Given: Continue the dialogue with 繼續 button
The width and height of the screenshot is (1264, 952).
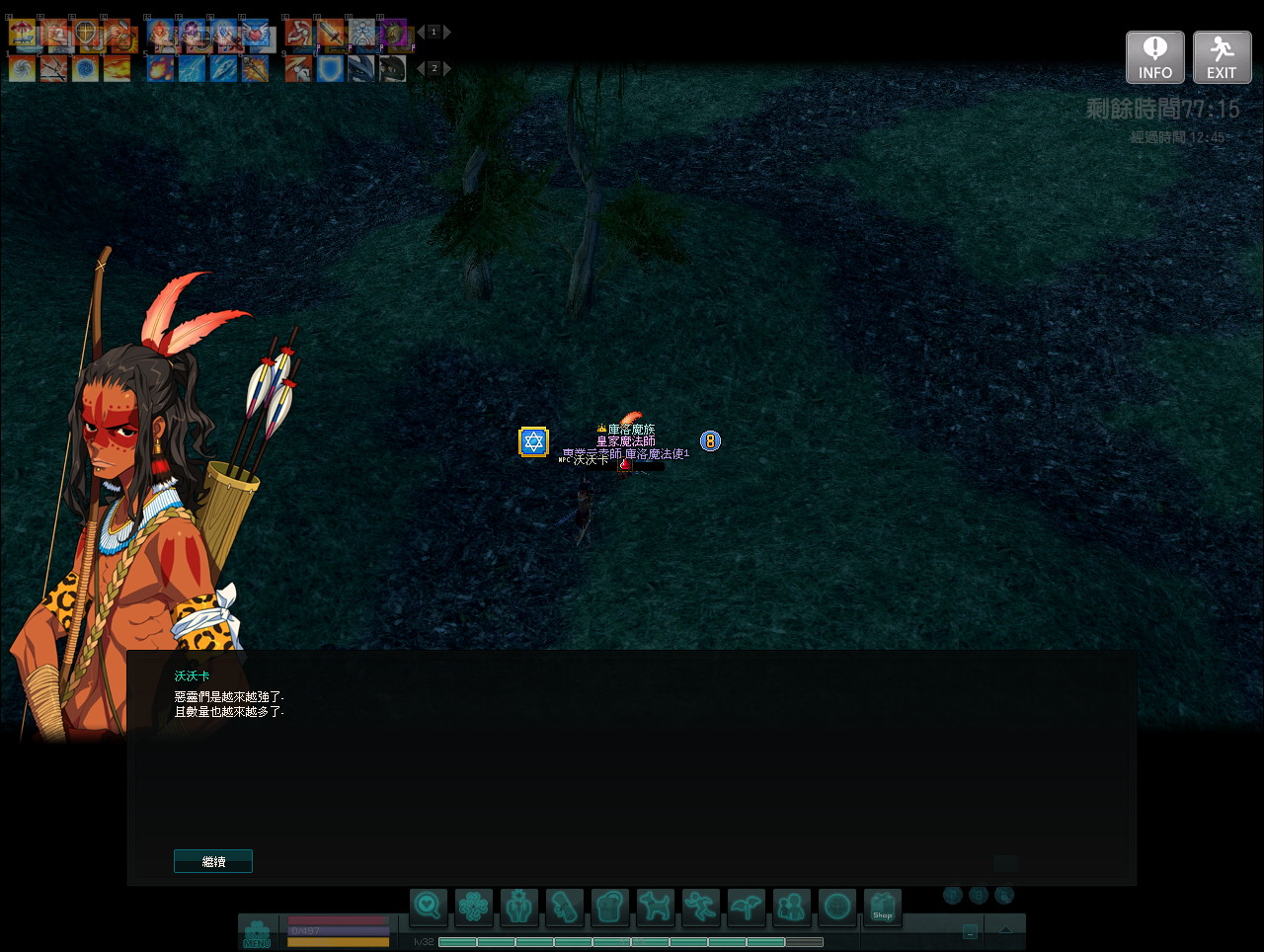Looking at the screenshot, I should coord(213,861).
